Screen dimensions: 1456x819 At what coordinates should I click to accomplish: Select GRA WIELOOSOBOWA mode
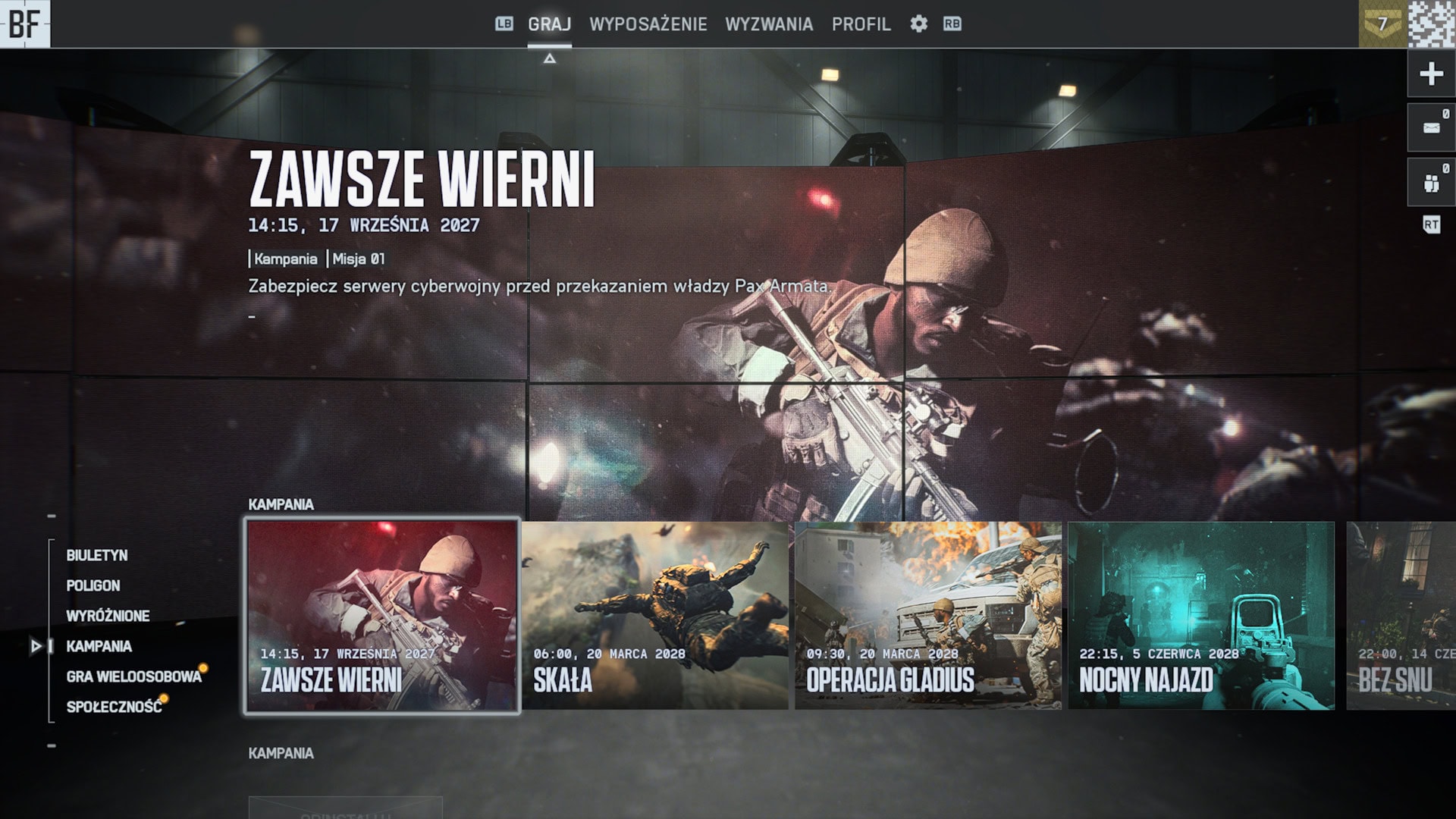point(133,676)
